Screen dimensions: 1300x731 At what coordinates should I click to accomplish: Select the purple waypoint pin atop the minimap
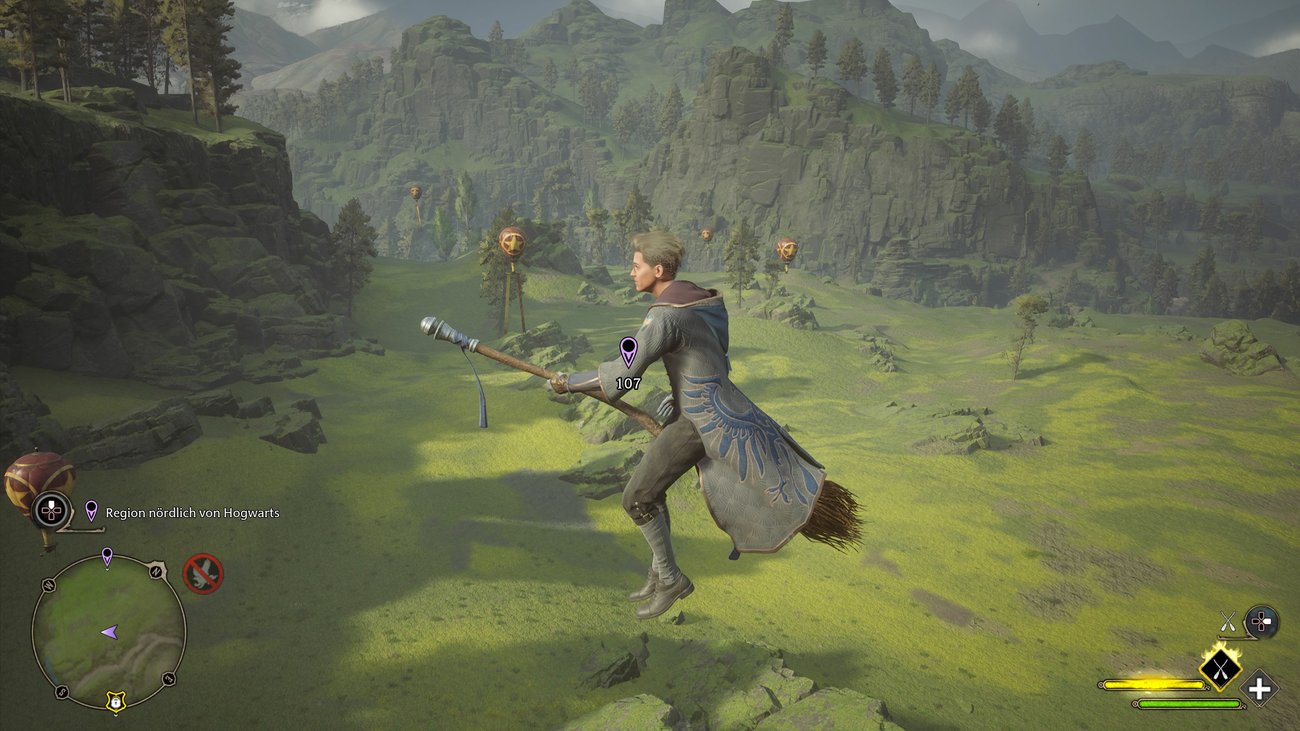107,556
